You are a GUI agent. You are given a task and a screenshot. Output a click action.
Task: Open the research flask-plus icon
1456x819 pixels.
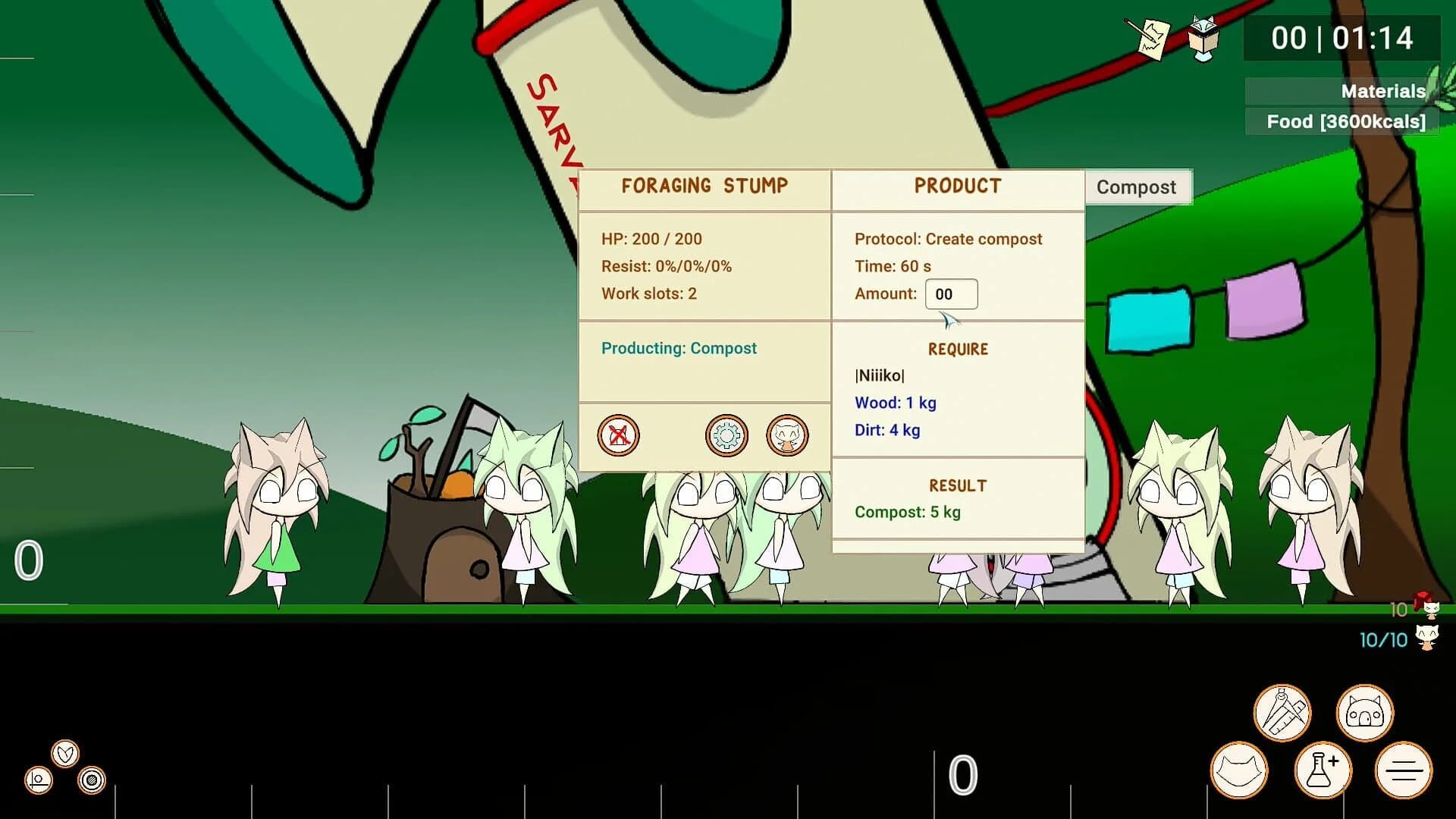pyautogui.click(x=1324, y=770)
